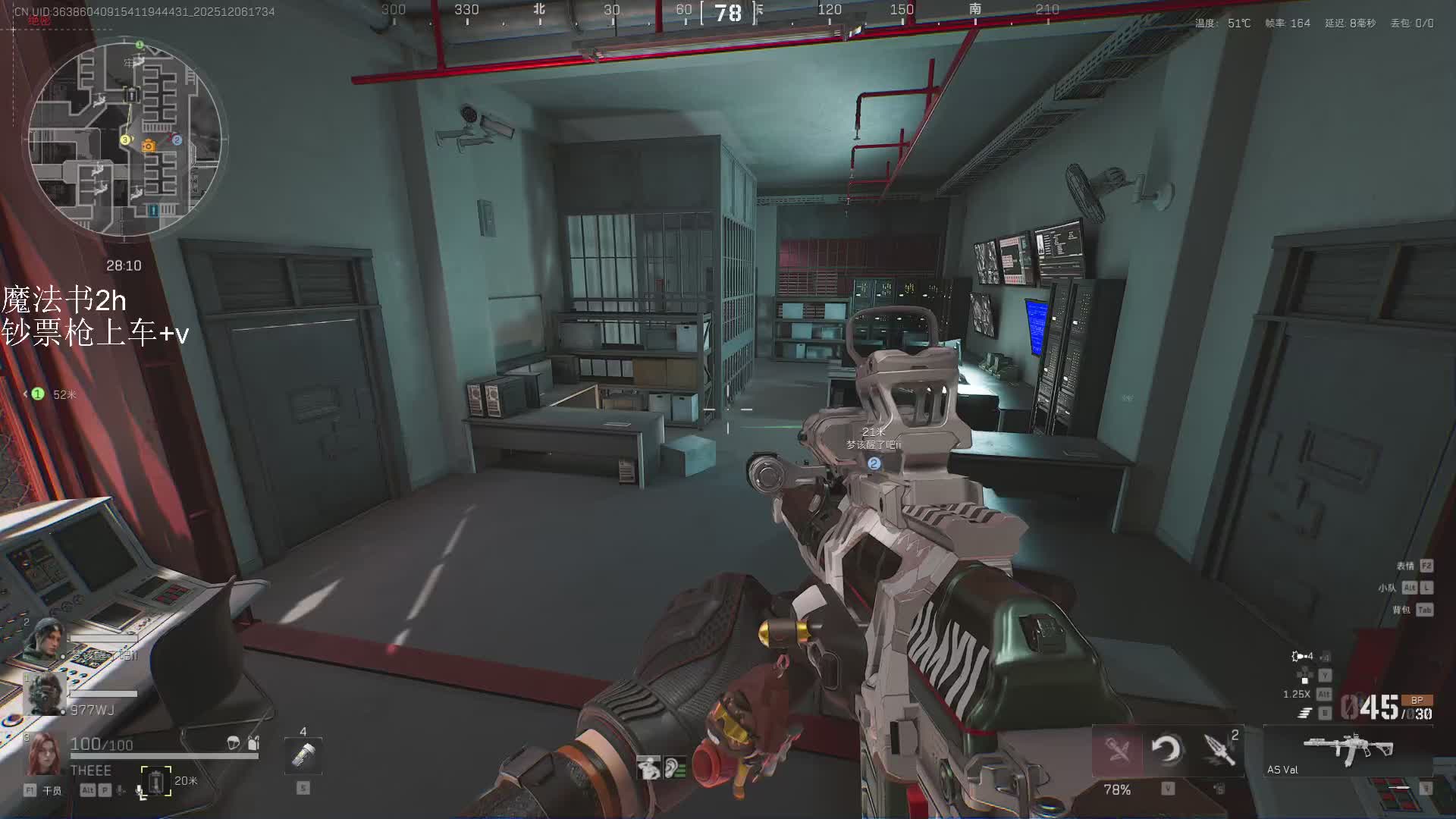Select the red crossed tools ability
The width and height of the screenshot is (1456, 819).
pos(1117,750)
